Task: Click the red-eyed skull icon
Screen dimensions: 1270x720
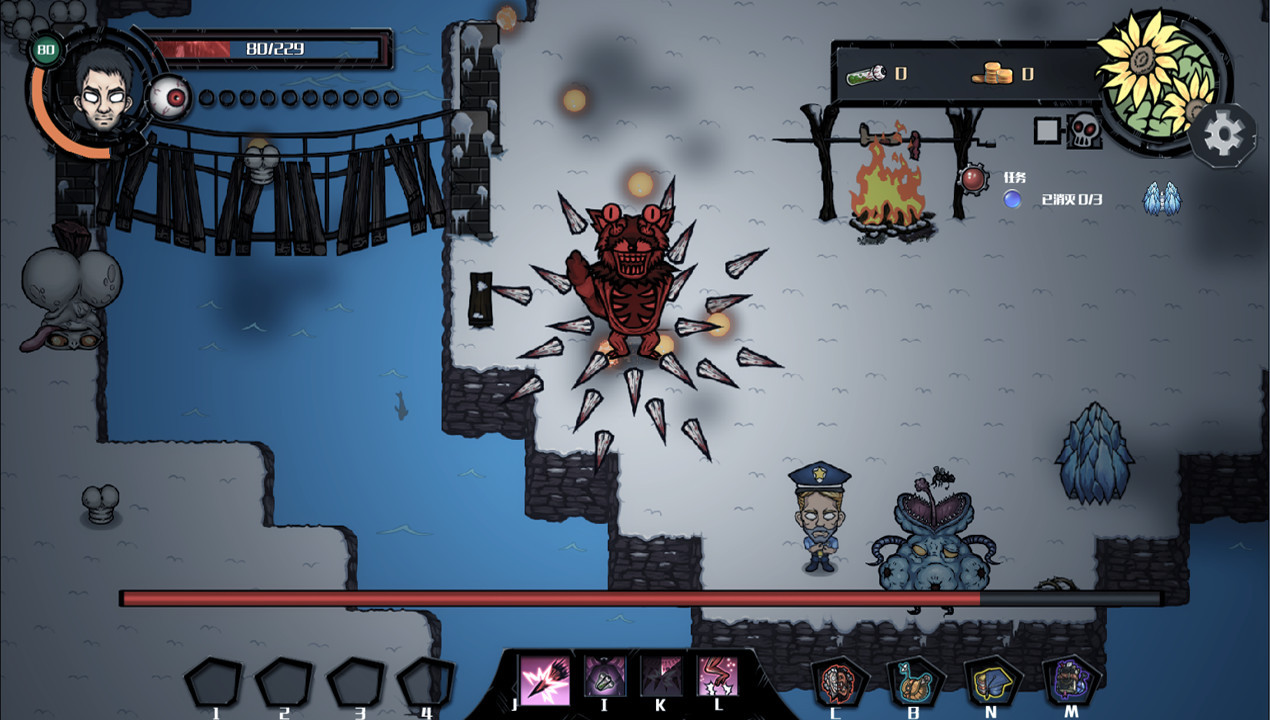Action: (1084, 130)
